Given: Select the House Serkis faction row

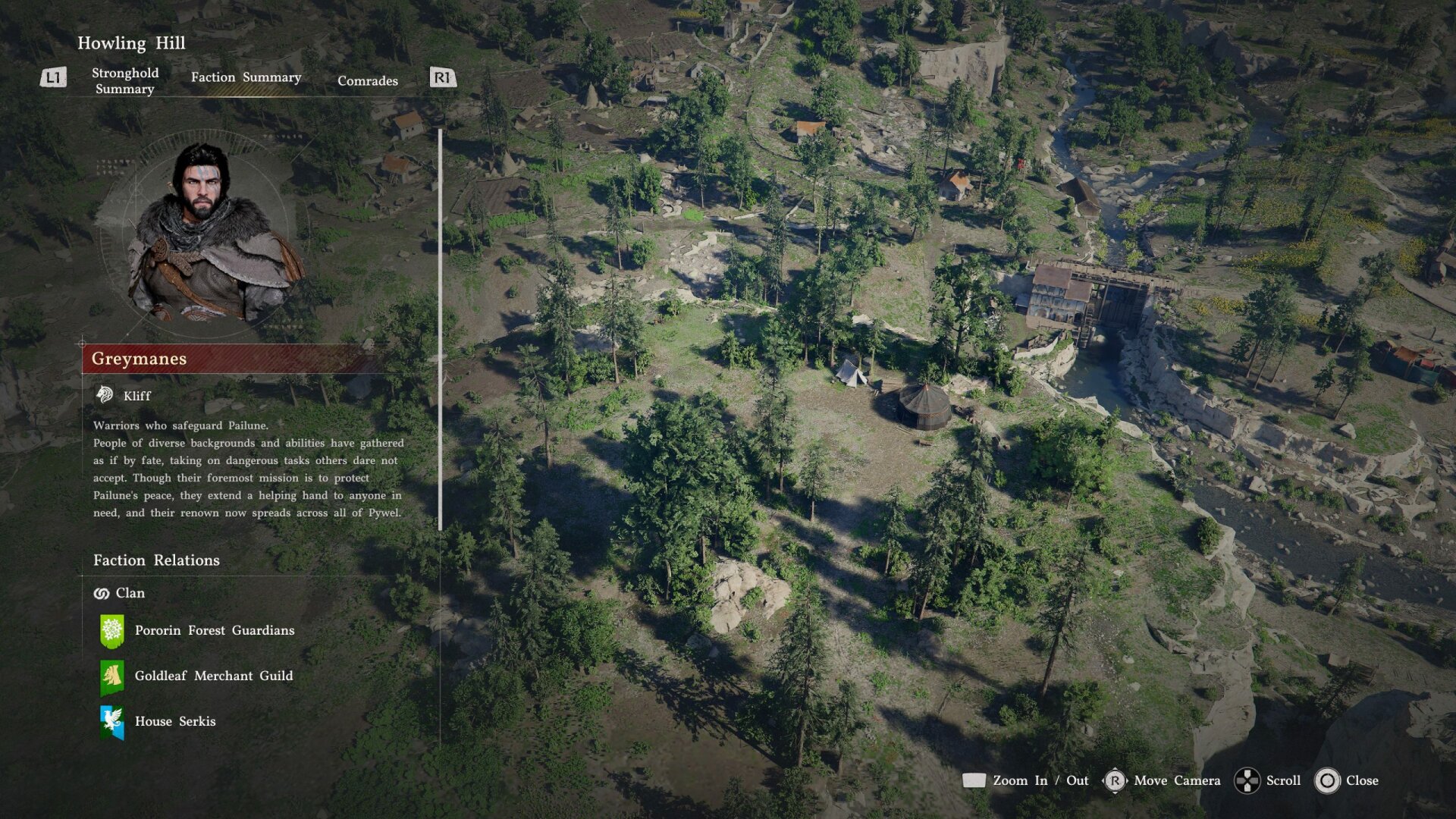Looking at the screenshot, I should (174, 721).
